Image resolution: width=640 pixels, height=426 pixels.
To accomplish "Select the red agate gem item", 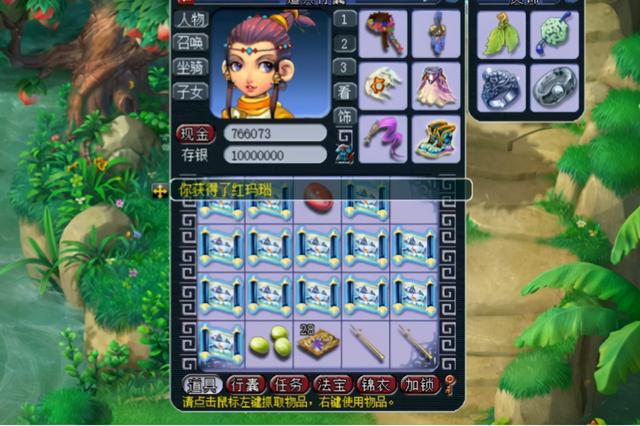I will tap(318, 199).
